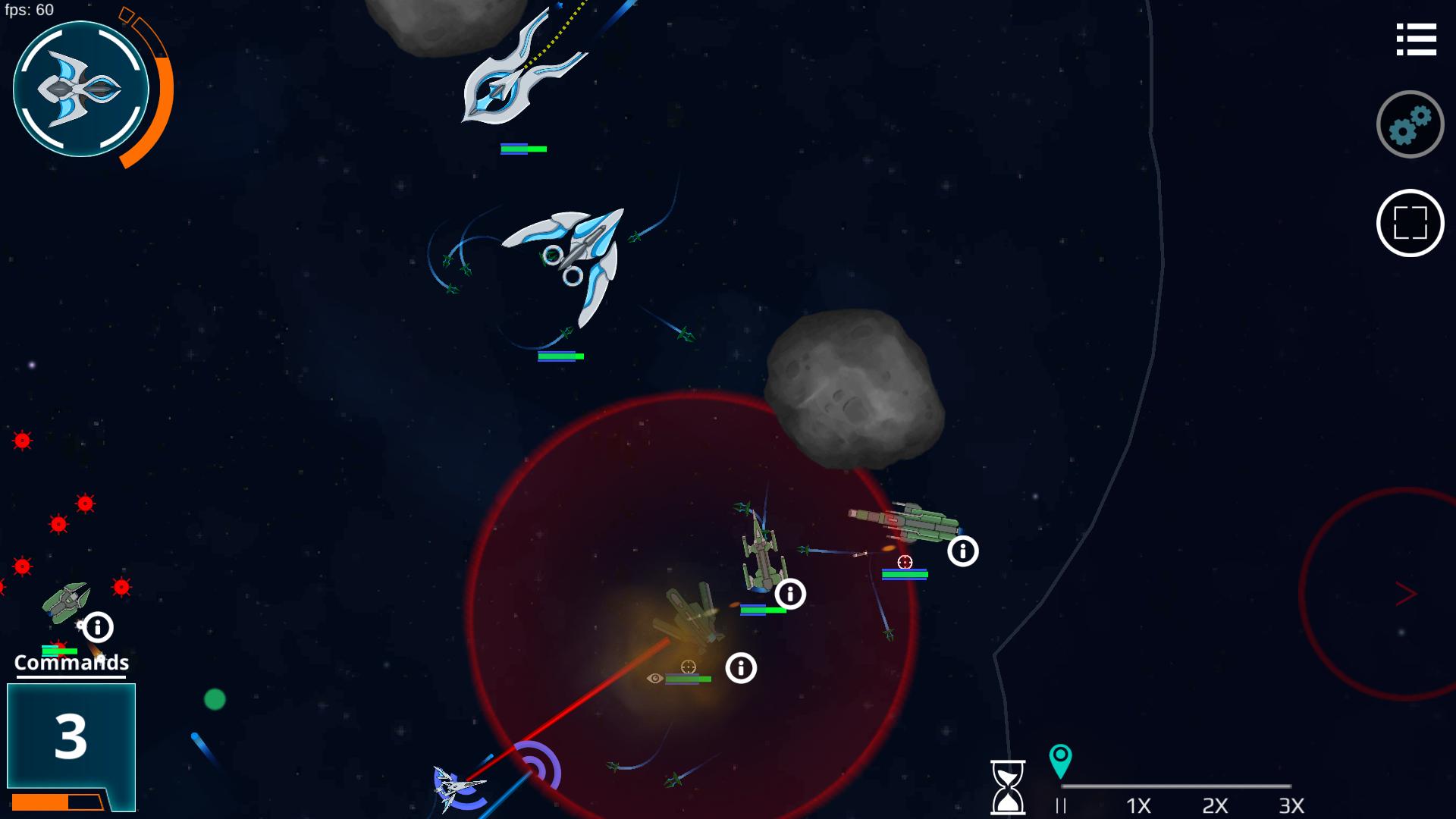Open the hamburger menu in top-right corner

pos(1417,39)
